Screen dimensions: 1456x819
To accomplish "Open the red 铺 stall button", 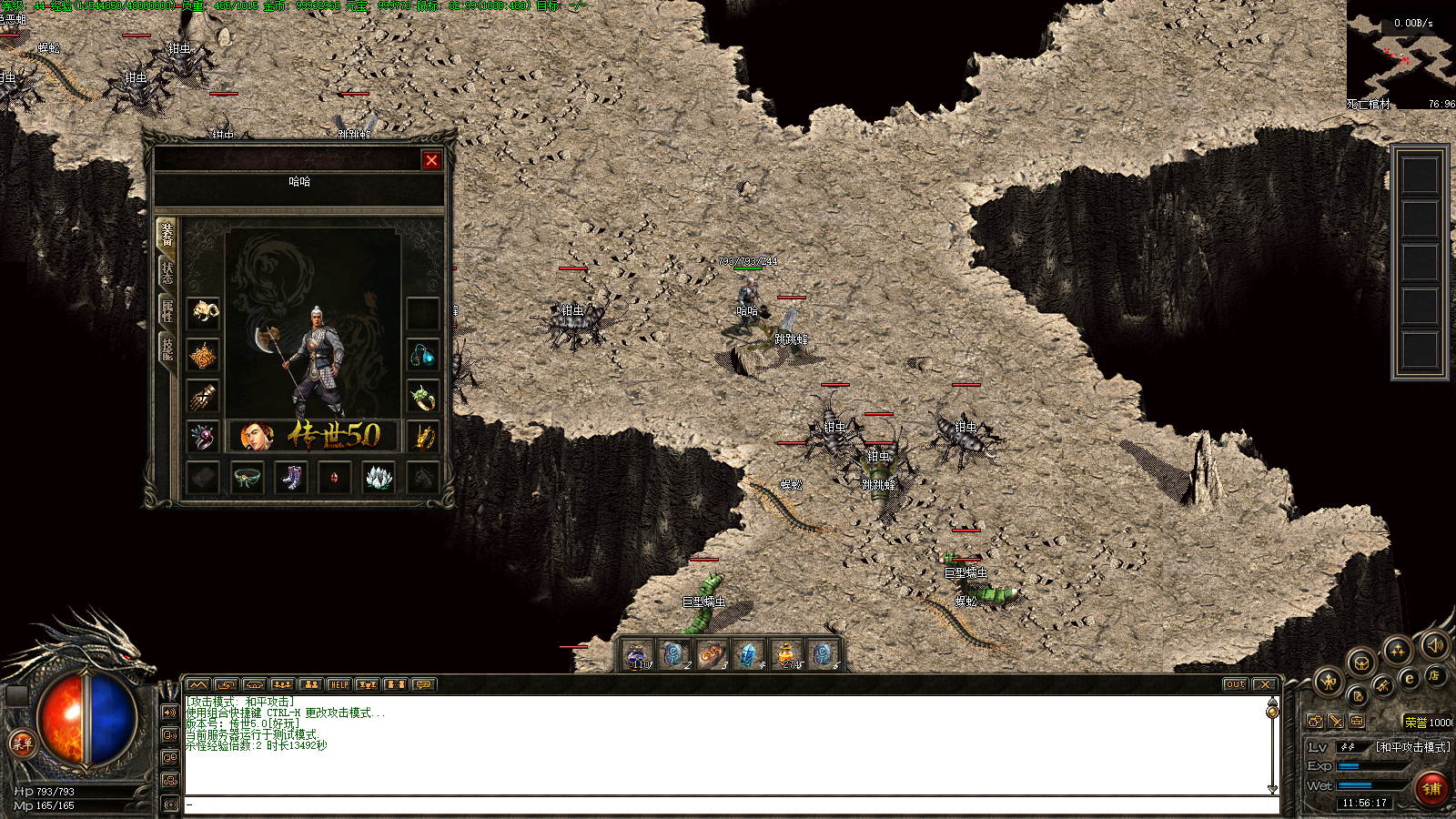I will pyautogui.click(x=1431, y=788).
